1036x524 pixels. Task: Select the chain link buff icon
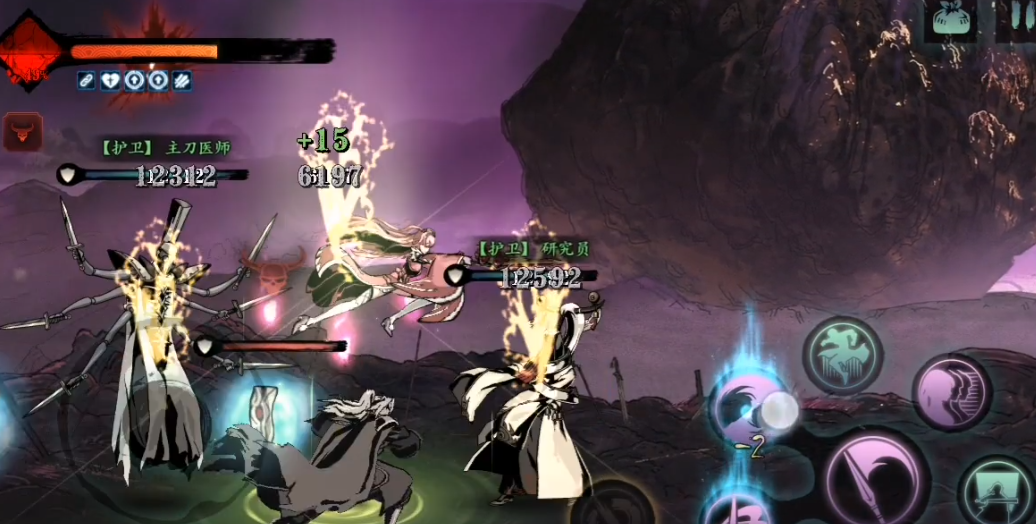pos(87,81)
